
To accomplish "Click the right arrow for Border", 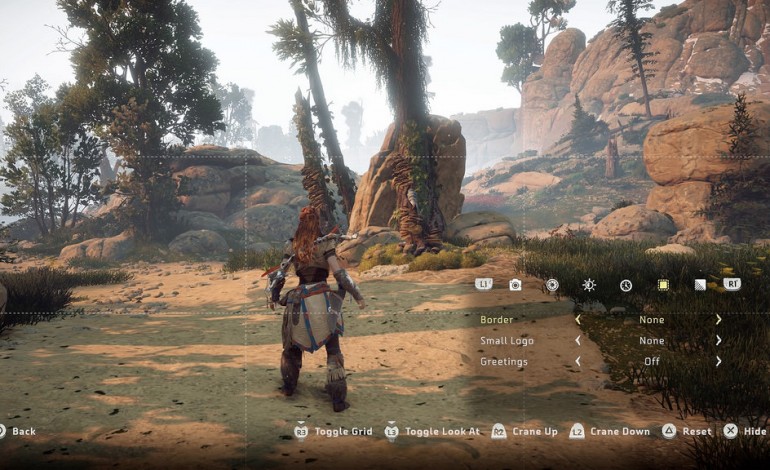I will [718, 320].
